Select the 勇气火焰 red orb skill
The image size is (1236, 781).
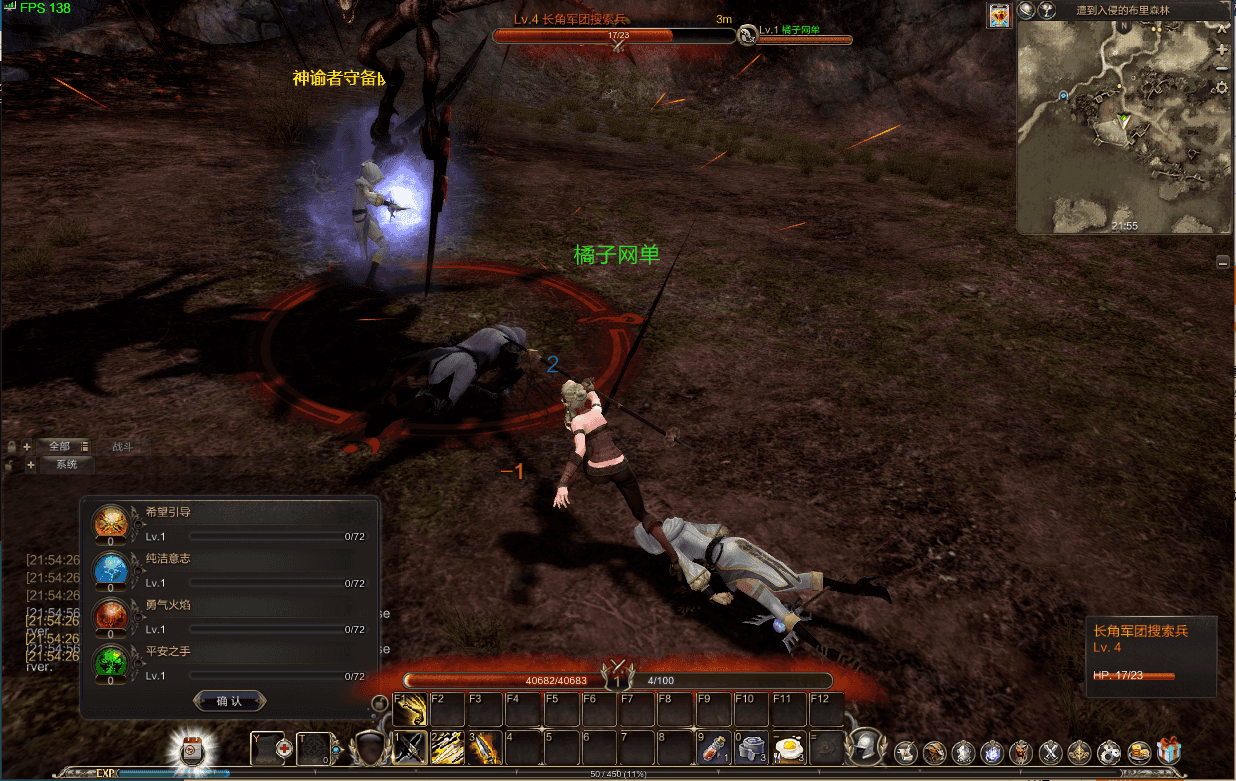click(x=110, y=614)
